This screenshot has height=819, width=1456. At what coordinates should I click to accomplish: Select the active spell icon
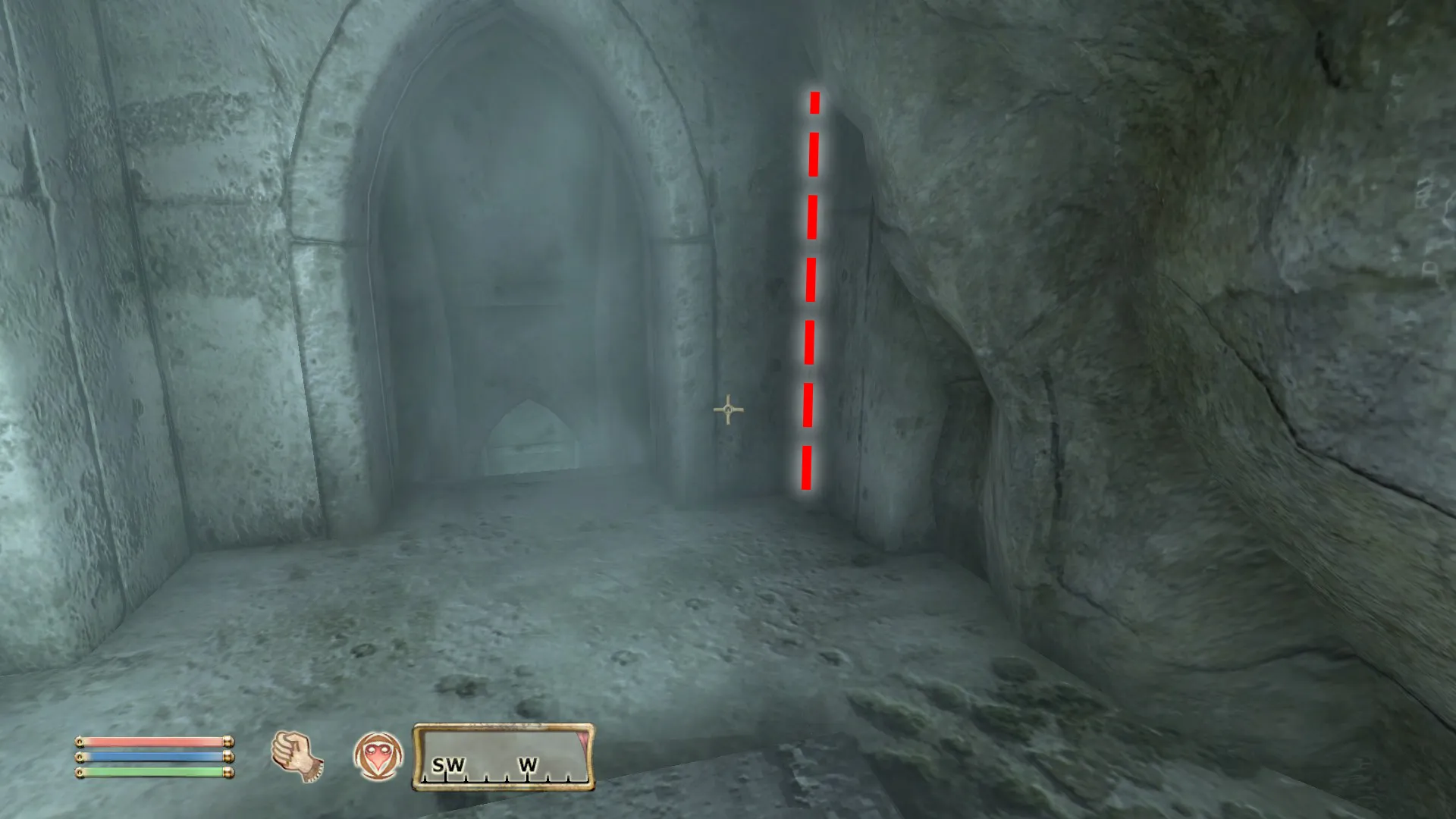[x=378, y=756]
